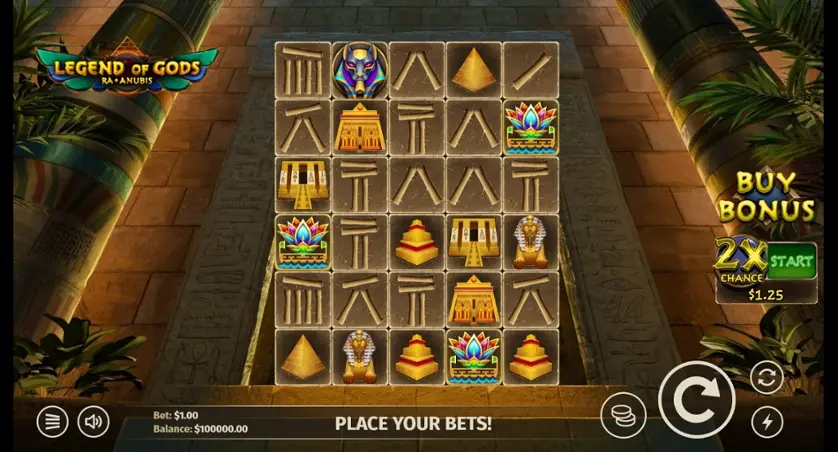This screenshot has width=838, height=452.
Task: Toggle the sound speaker icon
Action: point(93,421)
